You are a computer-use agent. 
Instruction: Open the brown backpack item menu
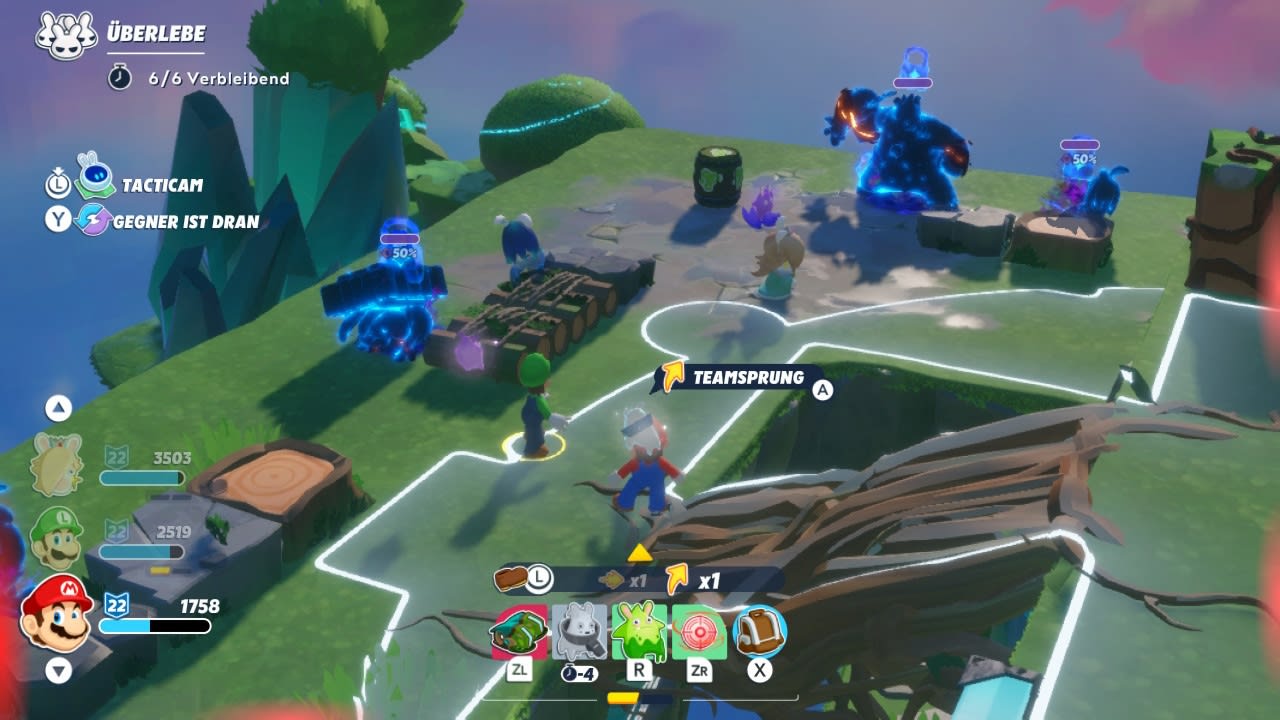tap(760, 632)
